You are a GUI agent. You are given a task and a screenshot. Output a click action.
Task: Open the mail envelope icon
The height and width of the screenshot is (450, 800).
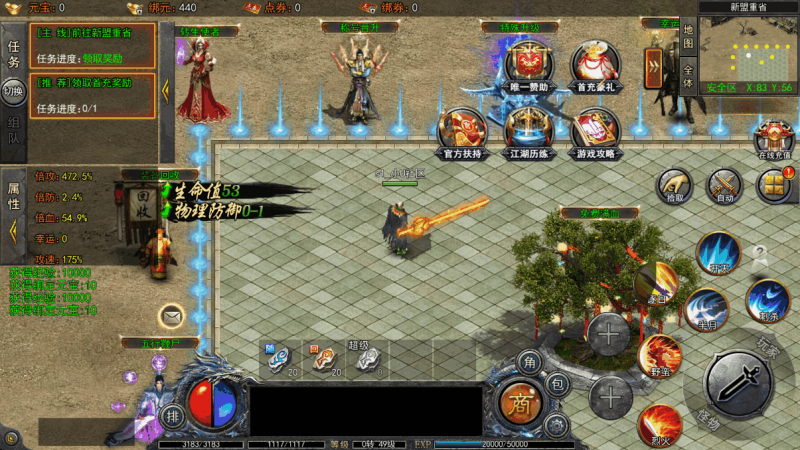[172, 317]
